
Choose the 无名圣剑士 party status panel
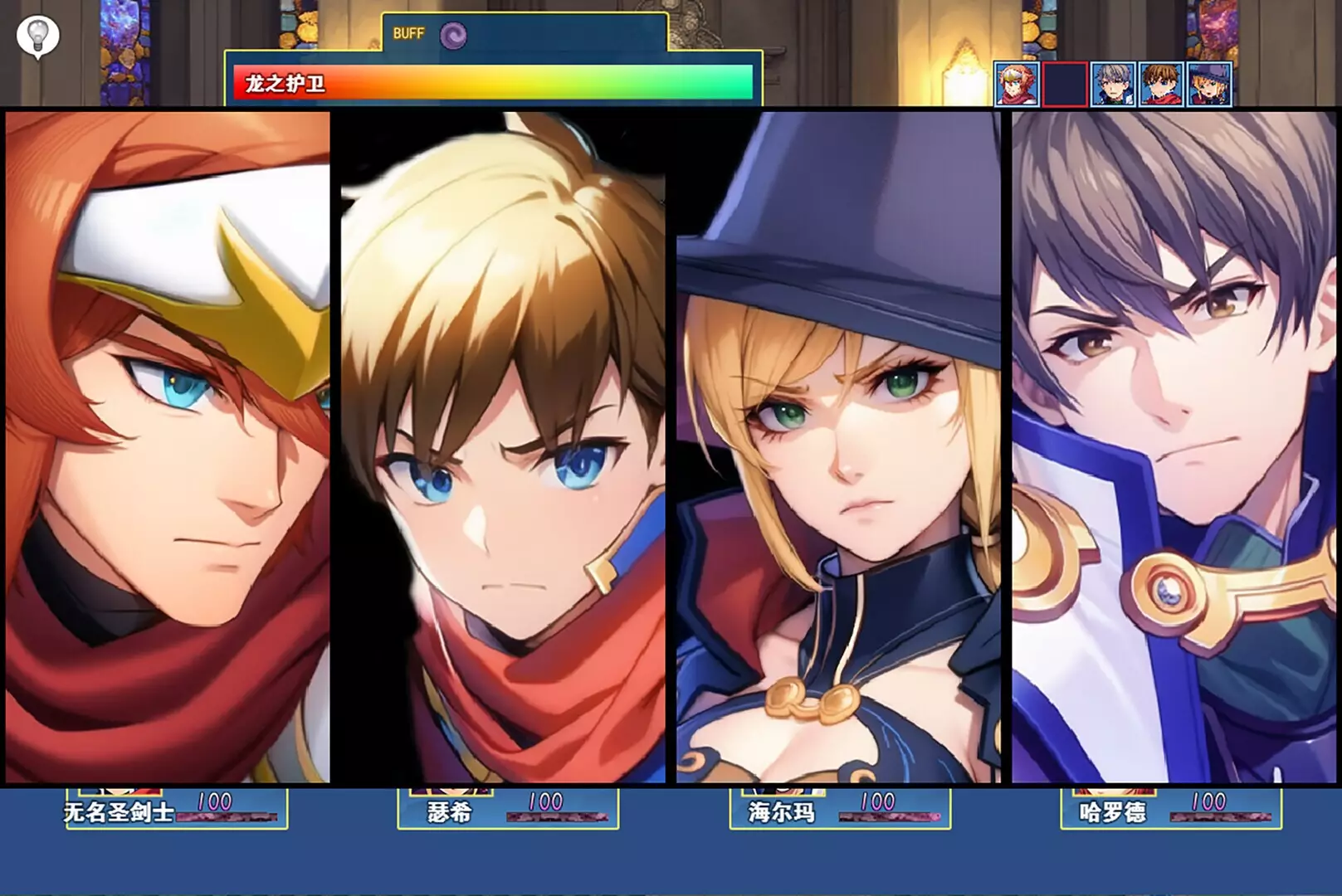click(x=177, y=808)
